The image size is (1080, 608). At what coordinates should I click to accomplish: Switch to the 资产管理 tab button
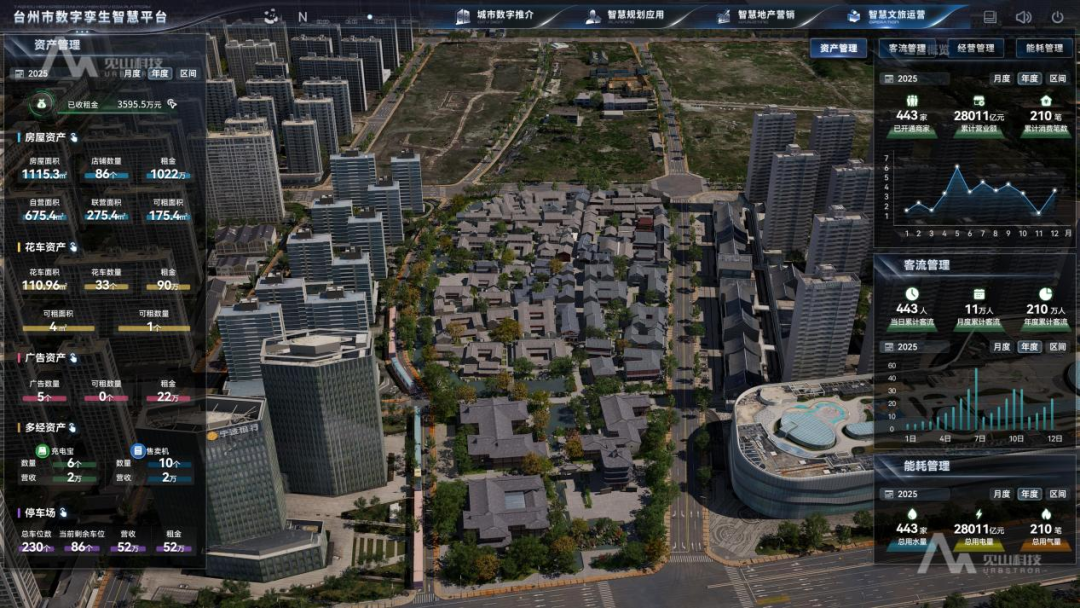tap(838, 48)
